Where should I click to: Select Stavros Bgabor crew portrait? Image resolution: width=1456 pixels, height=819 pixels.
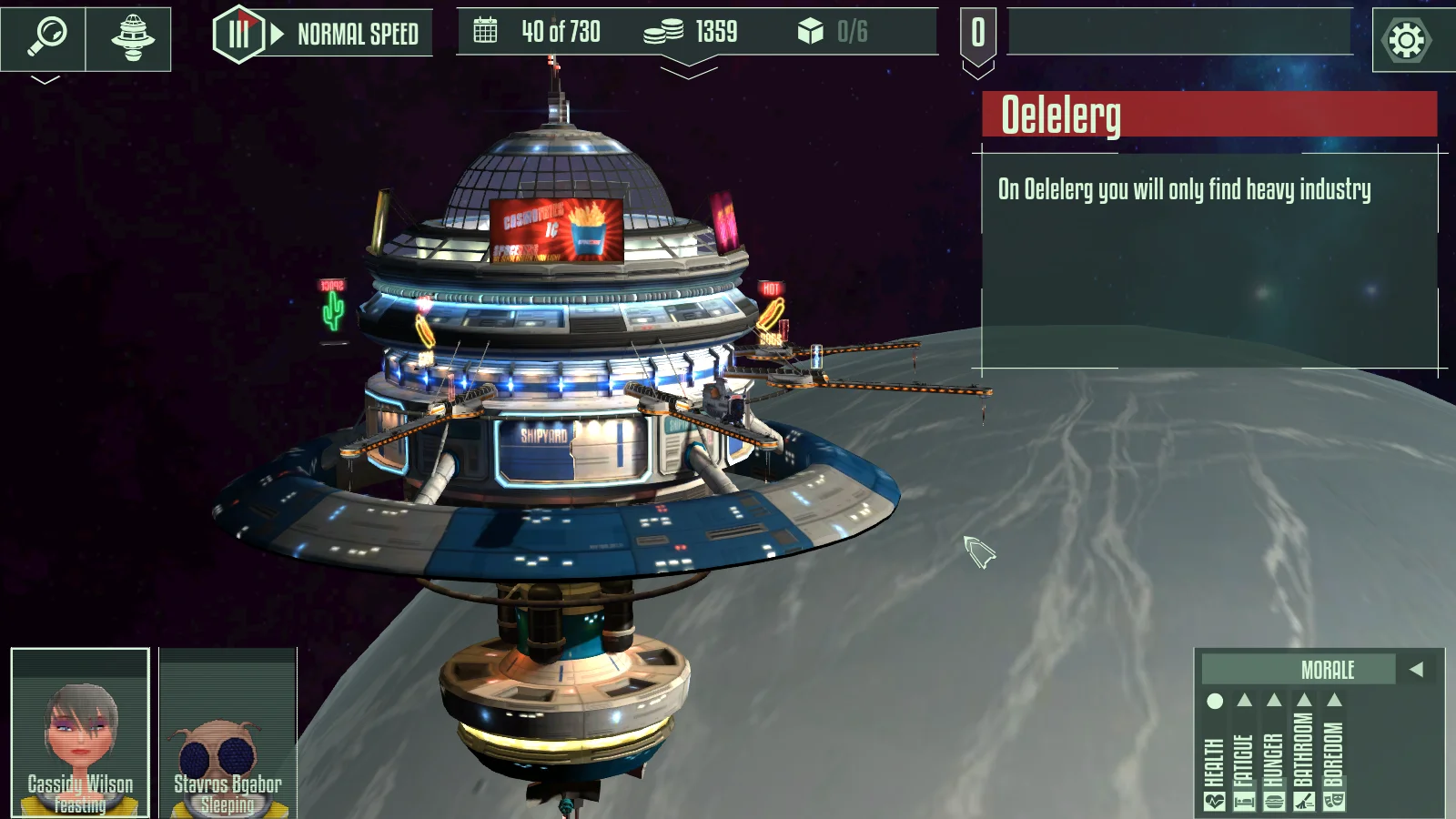tap(227, 733)
